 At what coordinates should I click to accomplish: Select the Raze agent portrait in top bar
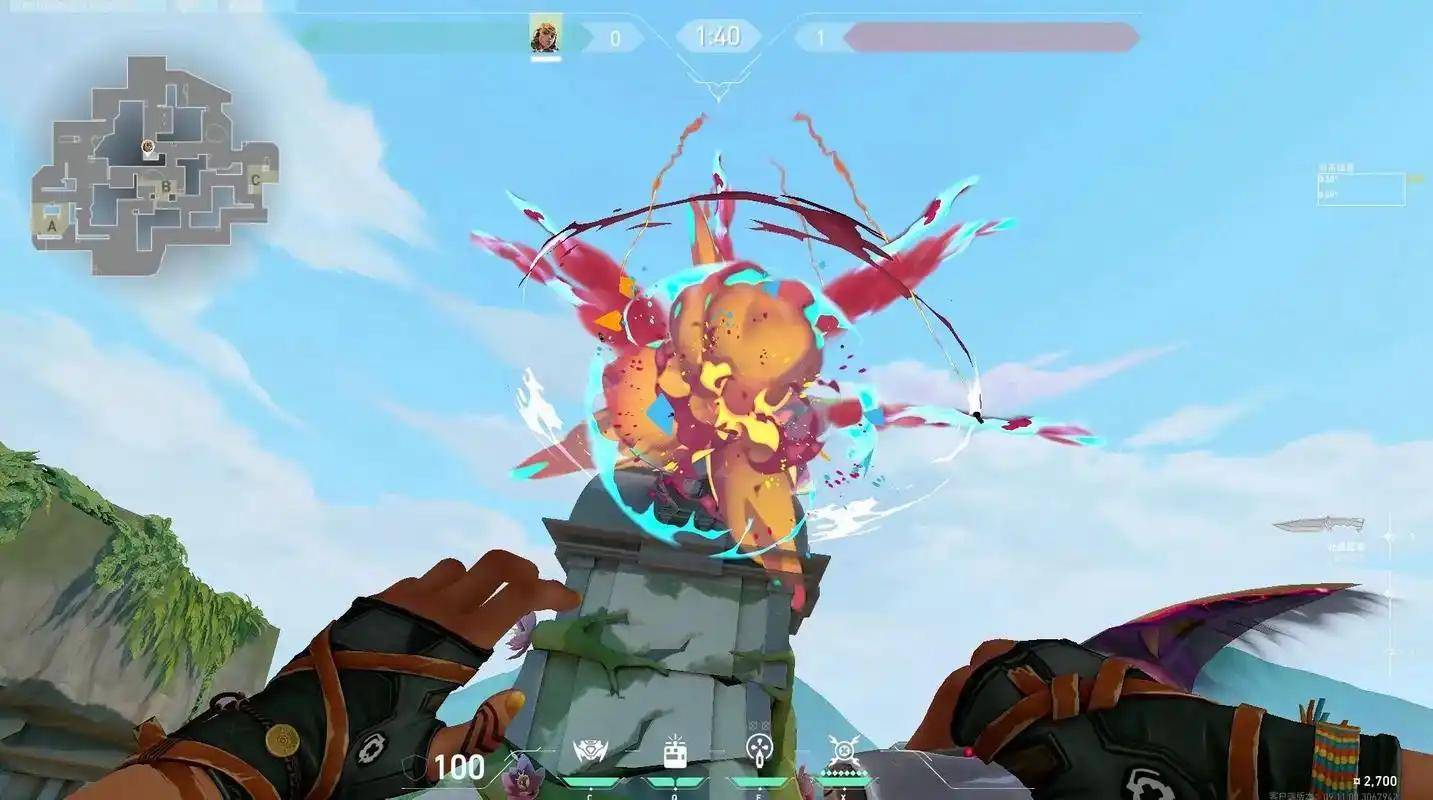tap(545, 36)
